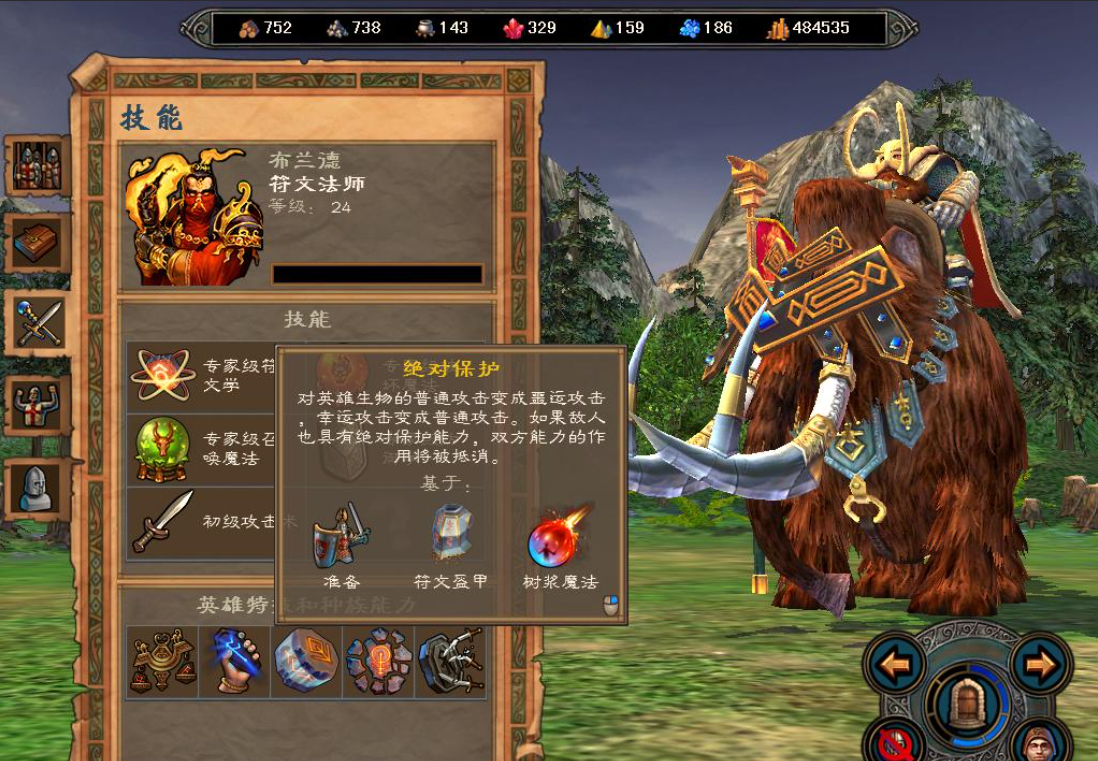Viewport: 1098px width, 761px height.
Task: Select the 专家级符文学 atom skill icon
Action: click(160, 375)
